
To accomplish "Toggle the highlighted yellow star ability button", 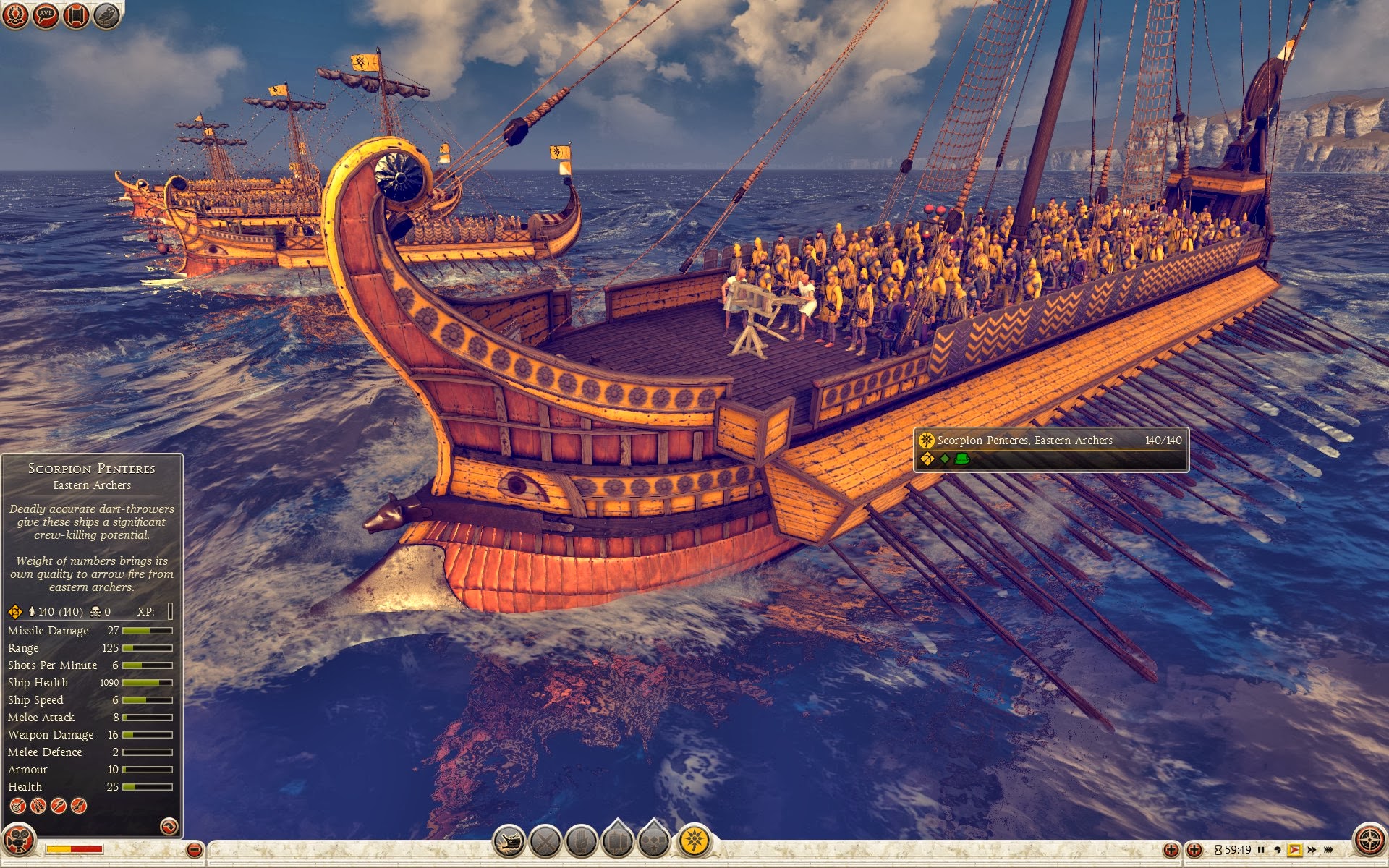I will (694, 841).
